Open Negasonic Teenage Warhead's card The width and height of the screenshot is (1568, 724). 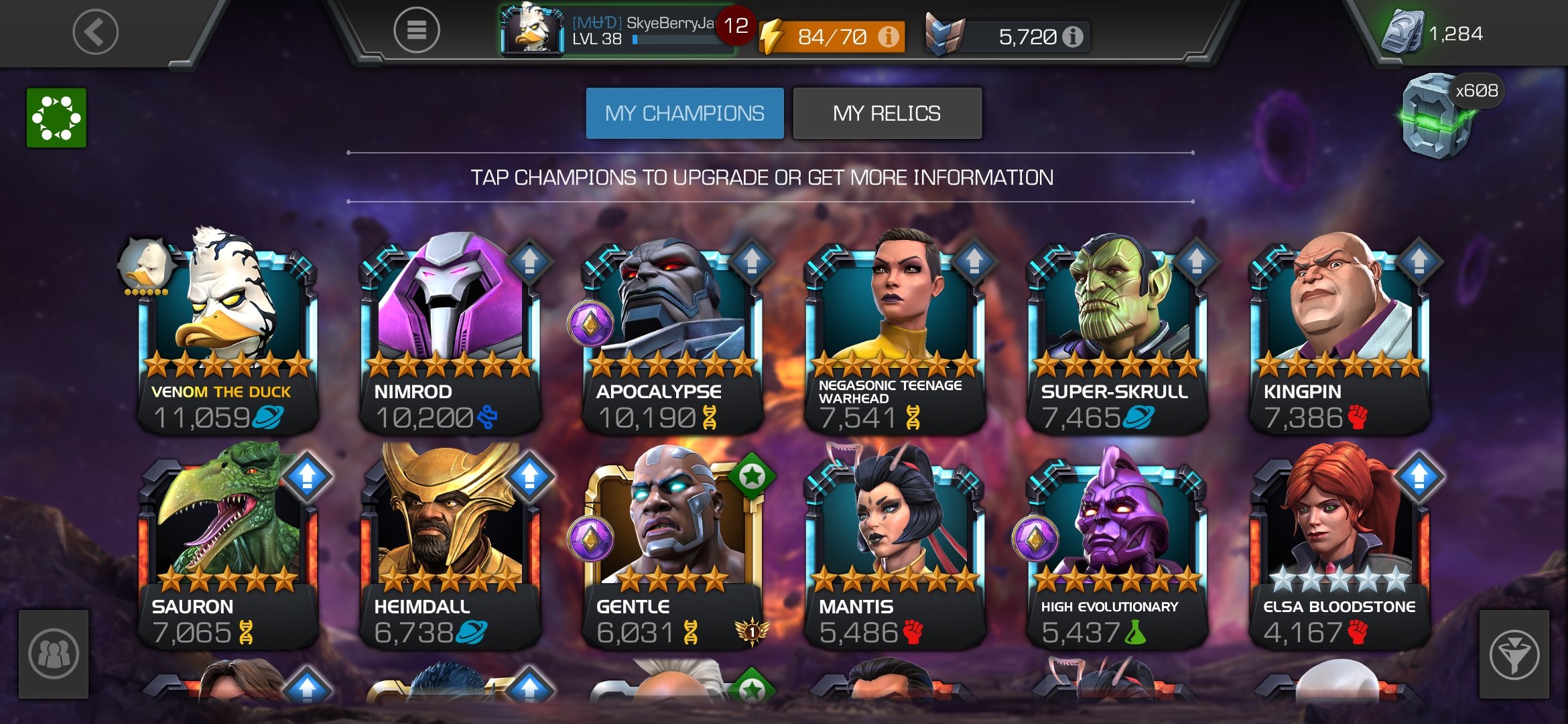click(x=894, y=335)
